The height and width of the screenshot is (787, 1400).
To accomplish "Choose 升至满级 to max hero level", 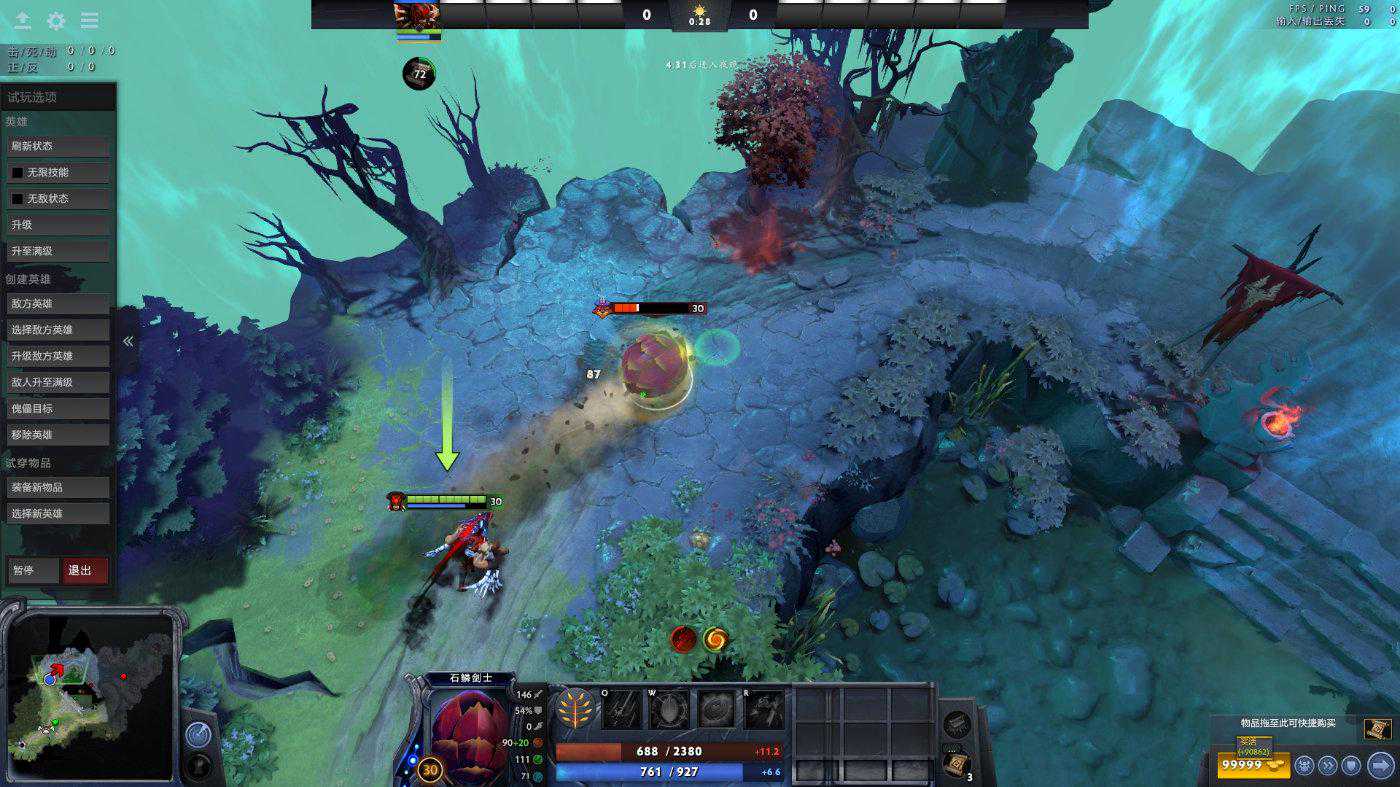I will (x=59, y=251).
